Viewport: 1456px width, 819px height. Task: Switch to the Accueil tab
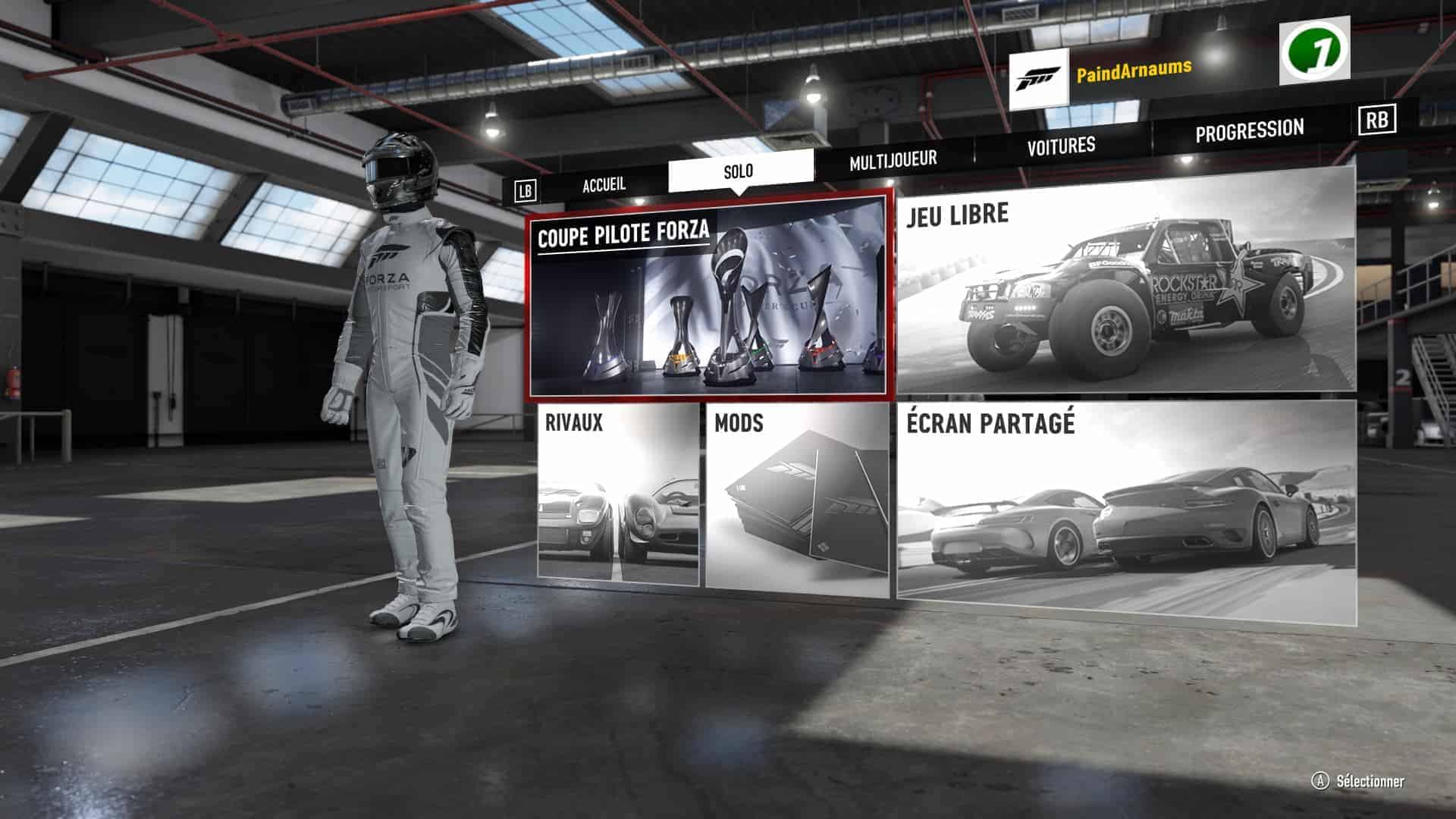coord(604,184)
